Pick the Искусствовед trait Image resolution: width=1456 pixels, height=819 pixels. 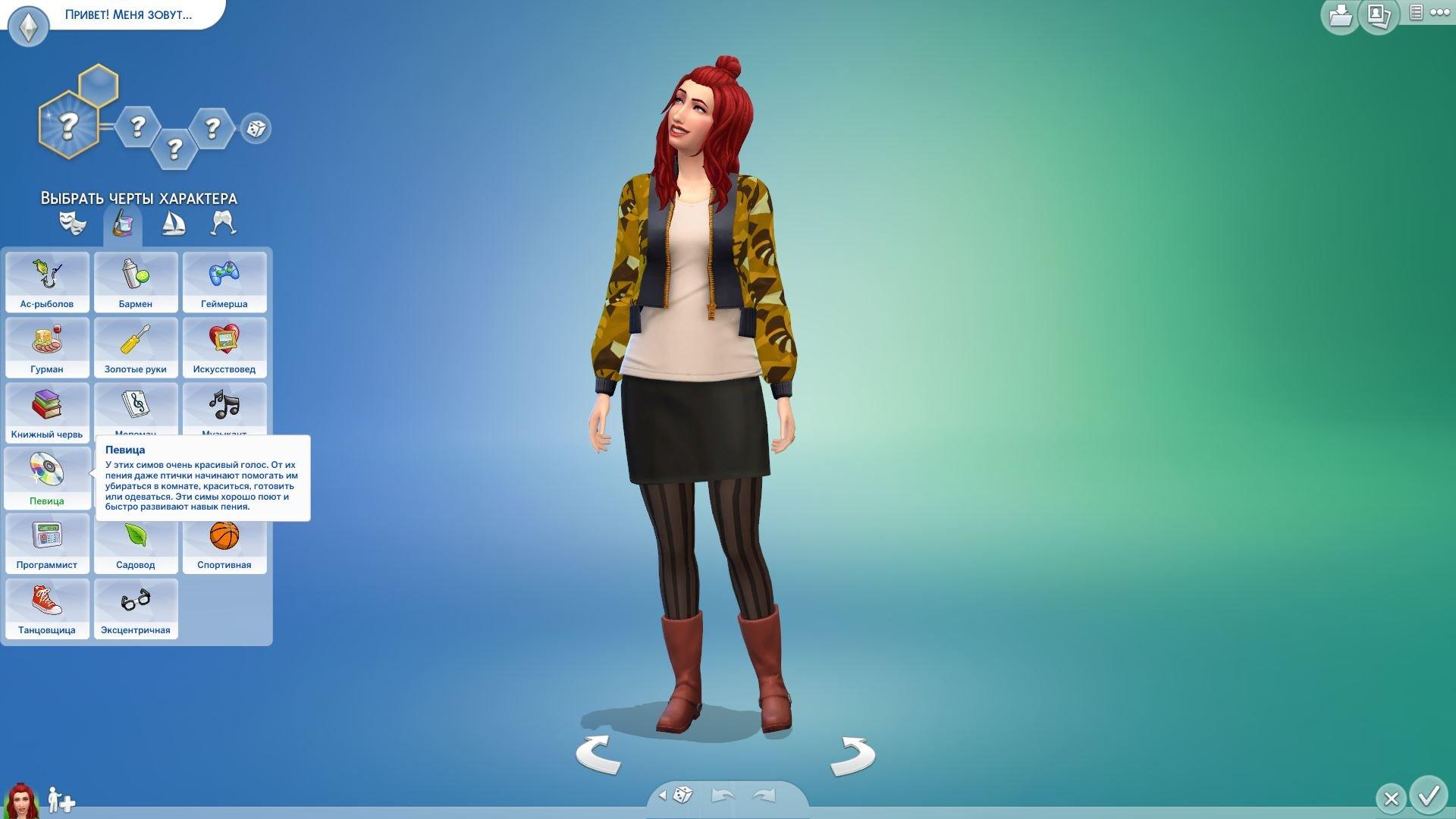coord(224,347)
